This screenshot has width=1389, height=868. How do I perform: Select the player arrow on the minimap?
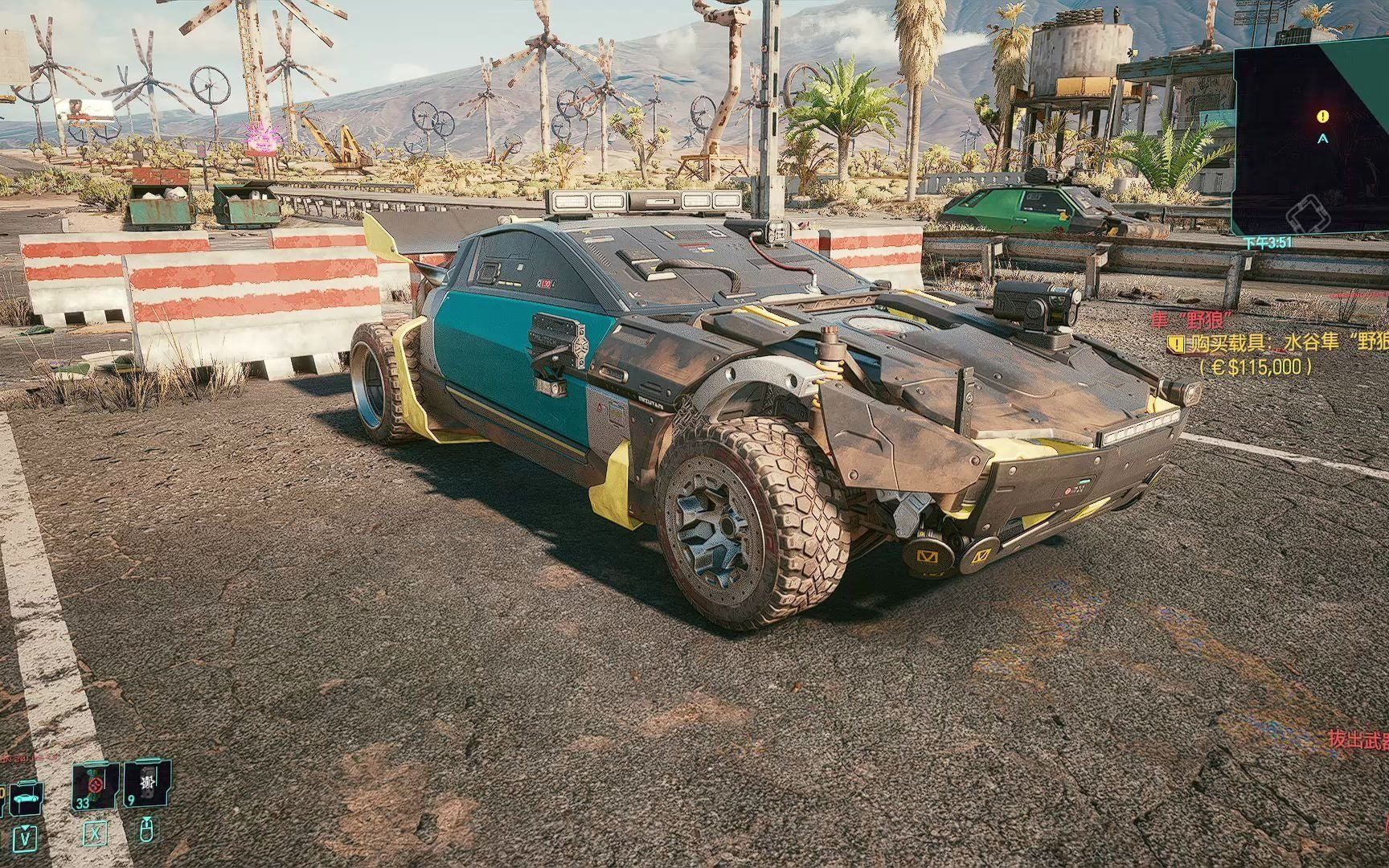(1323, 138)
